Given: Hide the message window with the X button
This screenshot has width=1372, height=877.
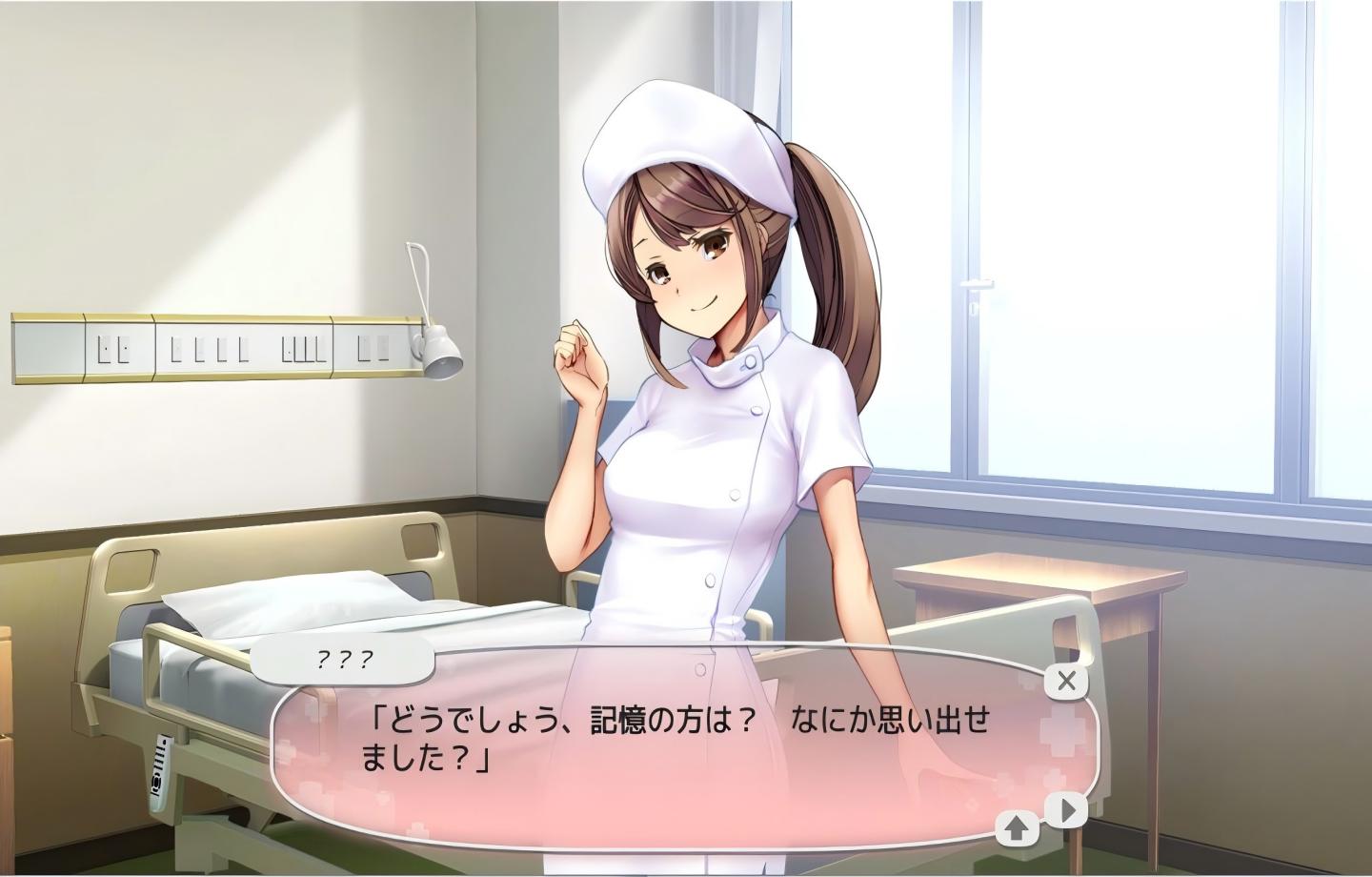Looking at the screenshot, I should click(1065, 681).
